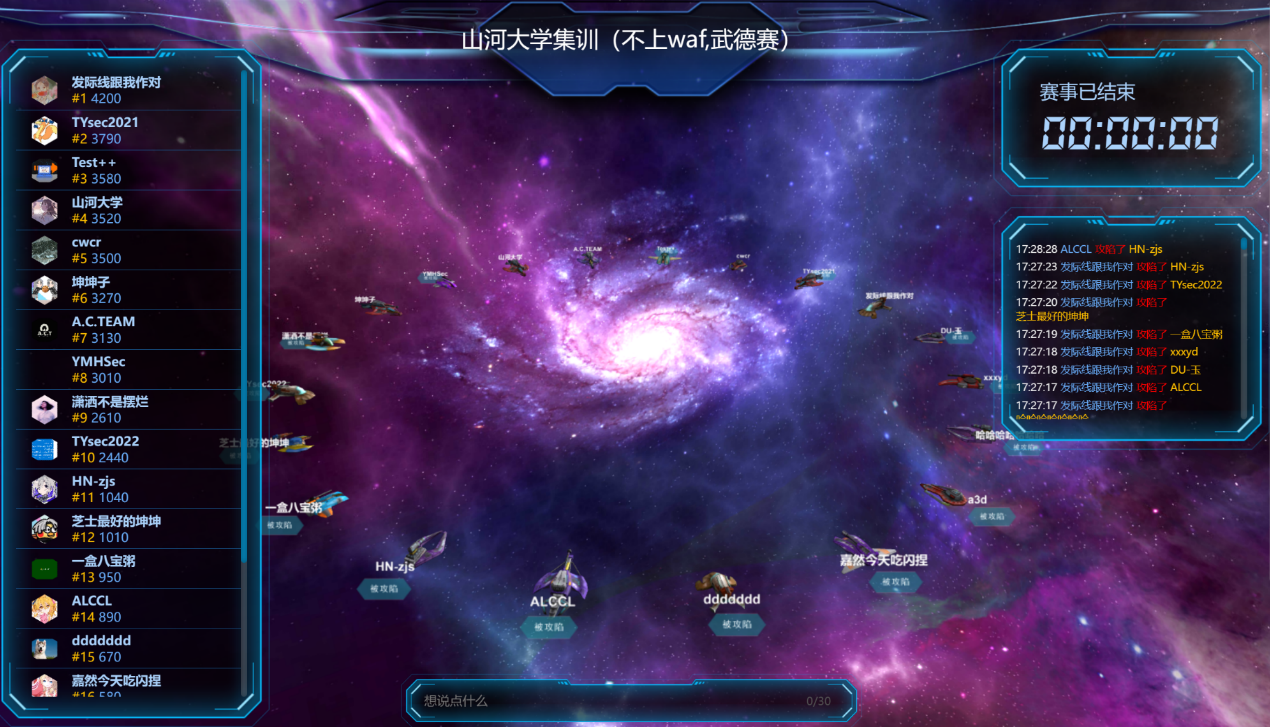Select the HN-zjs row in the ranking list
Screen dimensions: 1270x727
tap(130, 489)
